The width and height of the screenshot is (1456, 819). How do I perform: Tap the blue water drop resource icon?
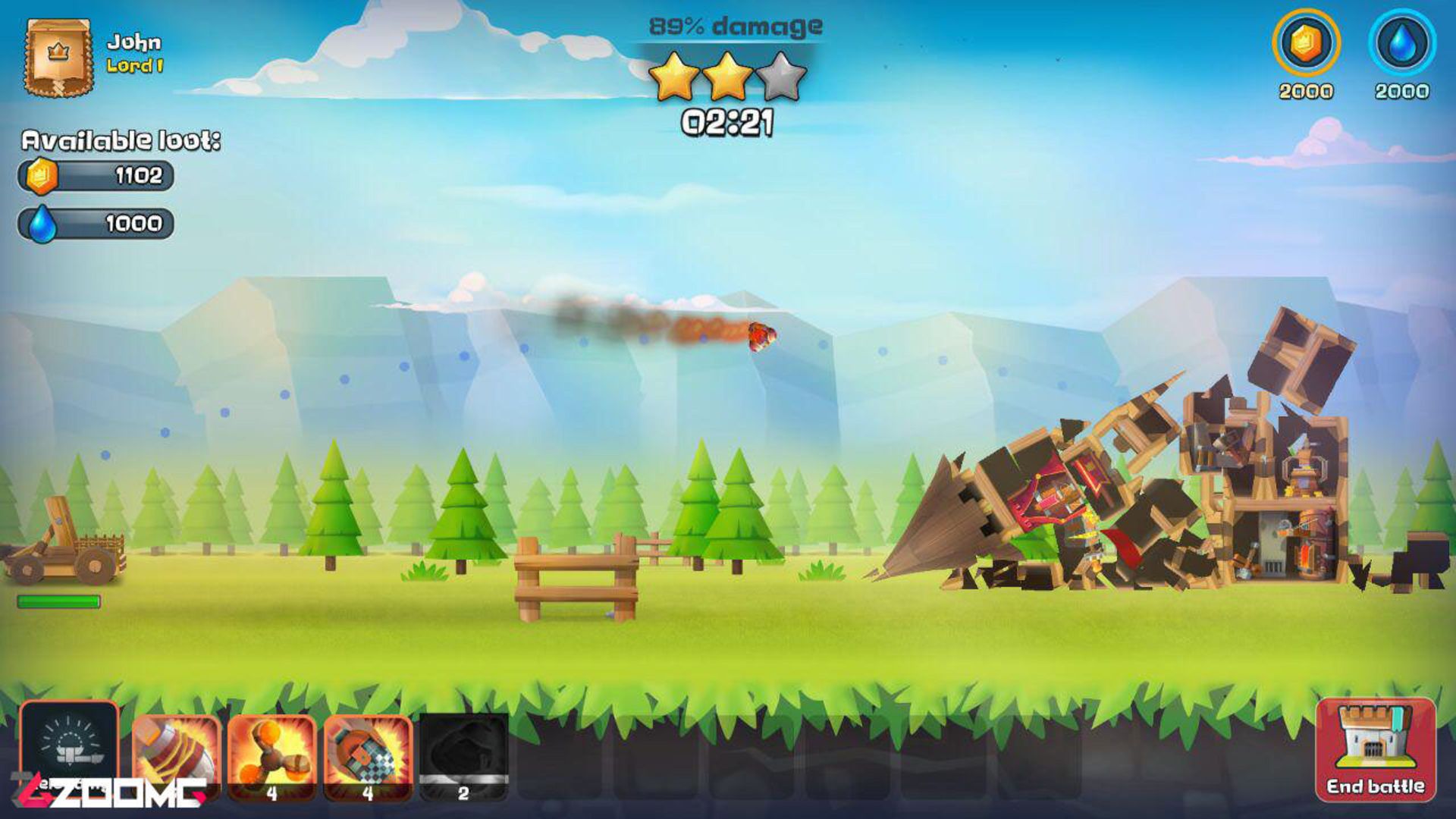(1401, 43)
